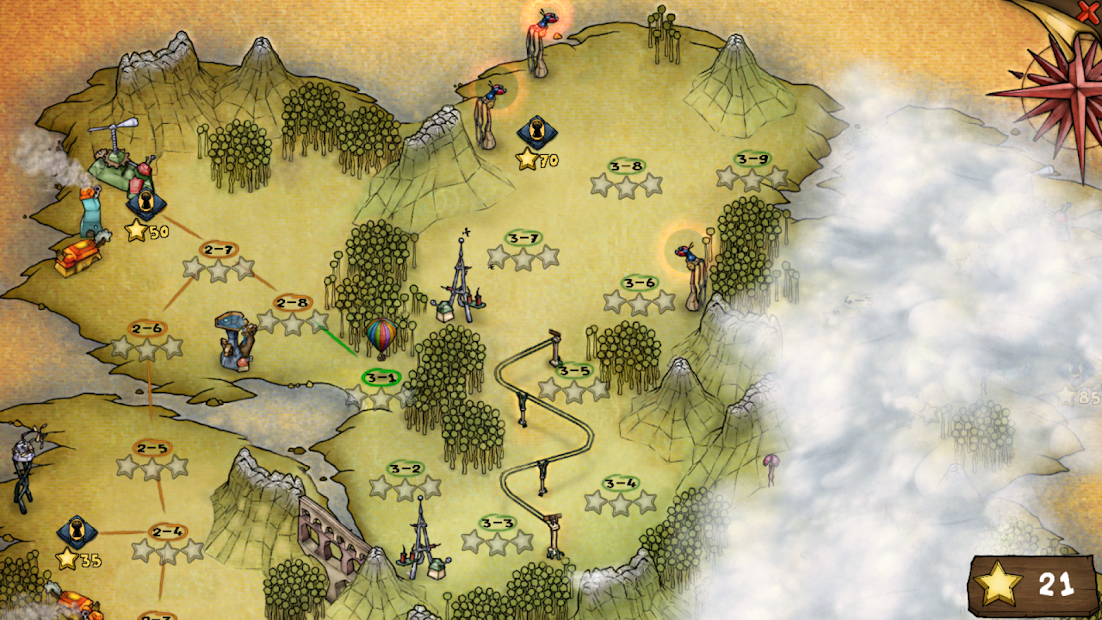Choose level 3-2 node
The height and width of the screenshot is (620, 1102).
coord(405,469)
